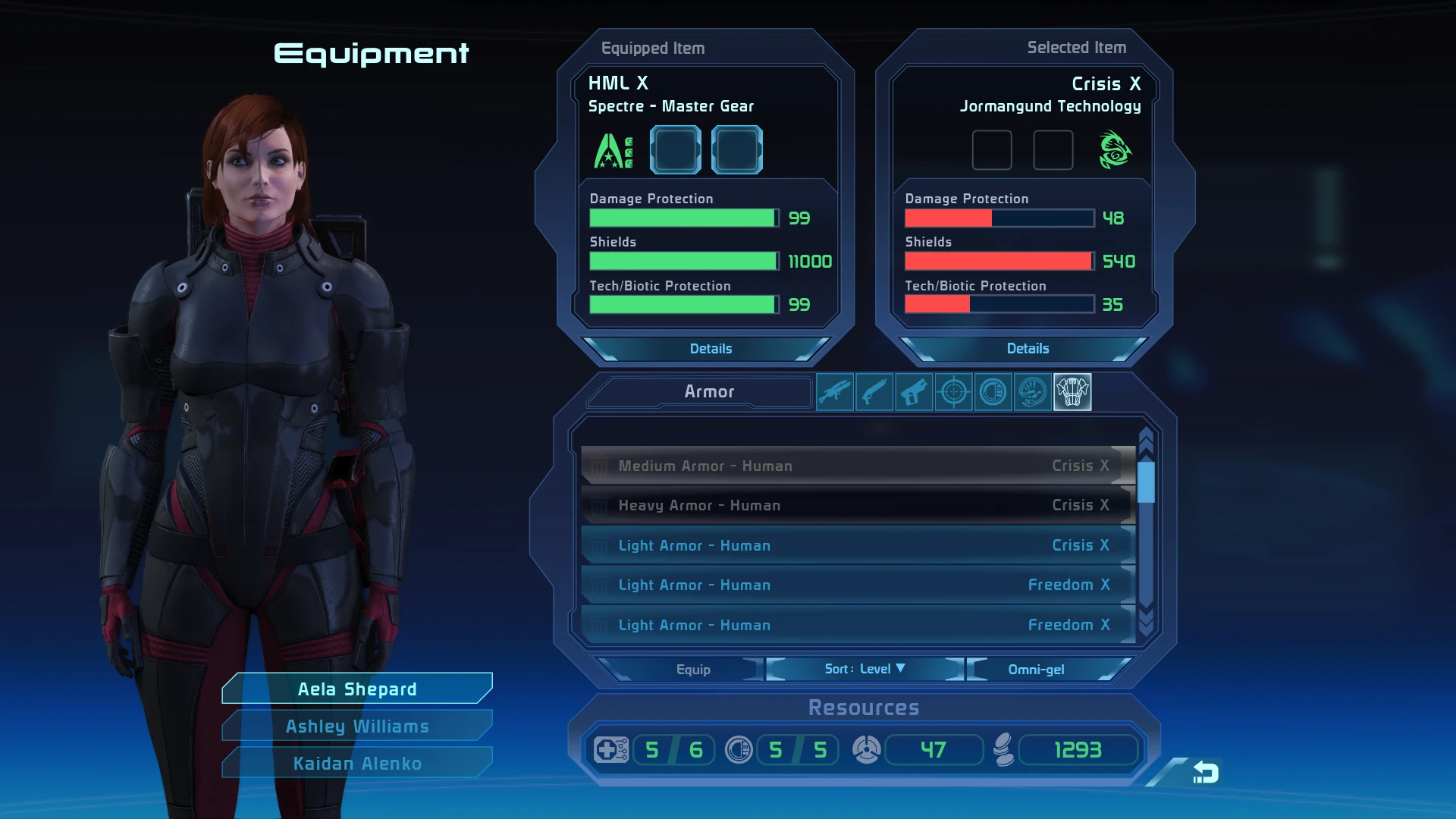Click the Jormangund Technology dragon logo
Image resolution: width=1456 pixels, height=819 pixels.
[x=1115, y=149]
